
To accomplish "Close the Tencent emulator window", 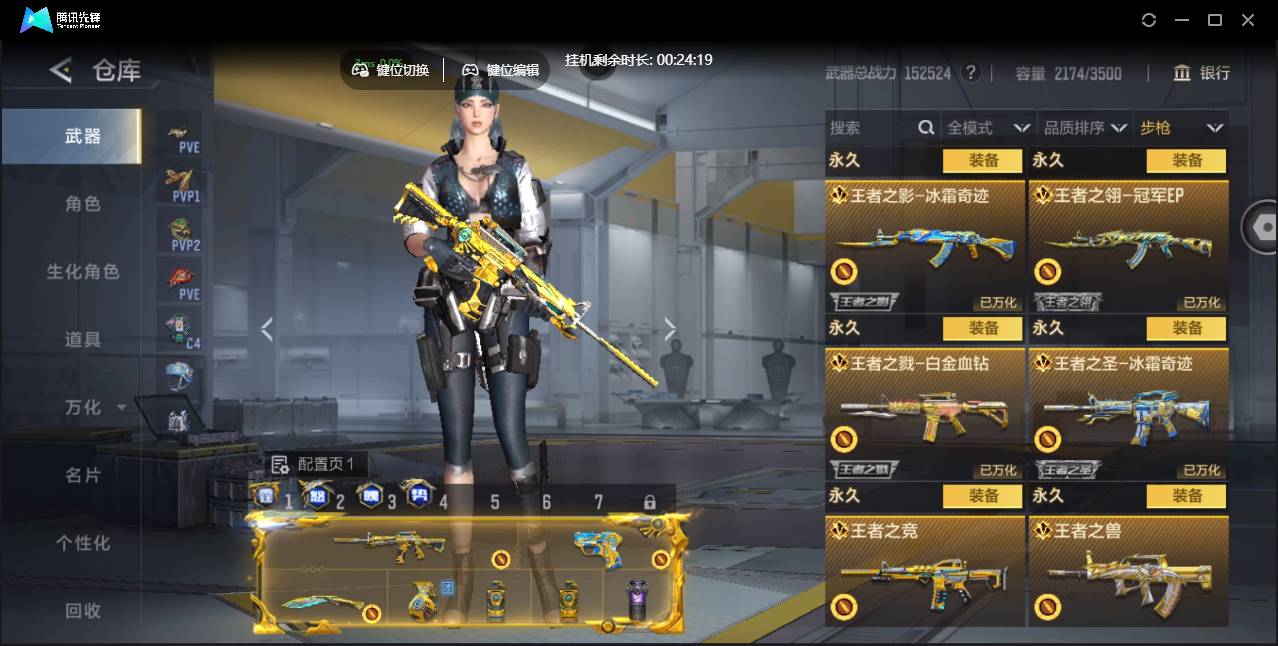I will click(1248, 20).
